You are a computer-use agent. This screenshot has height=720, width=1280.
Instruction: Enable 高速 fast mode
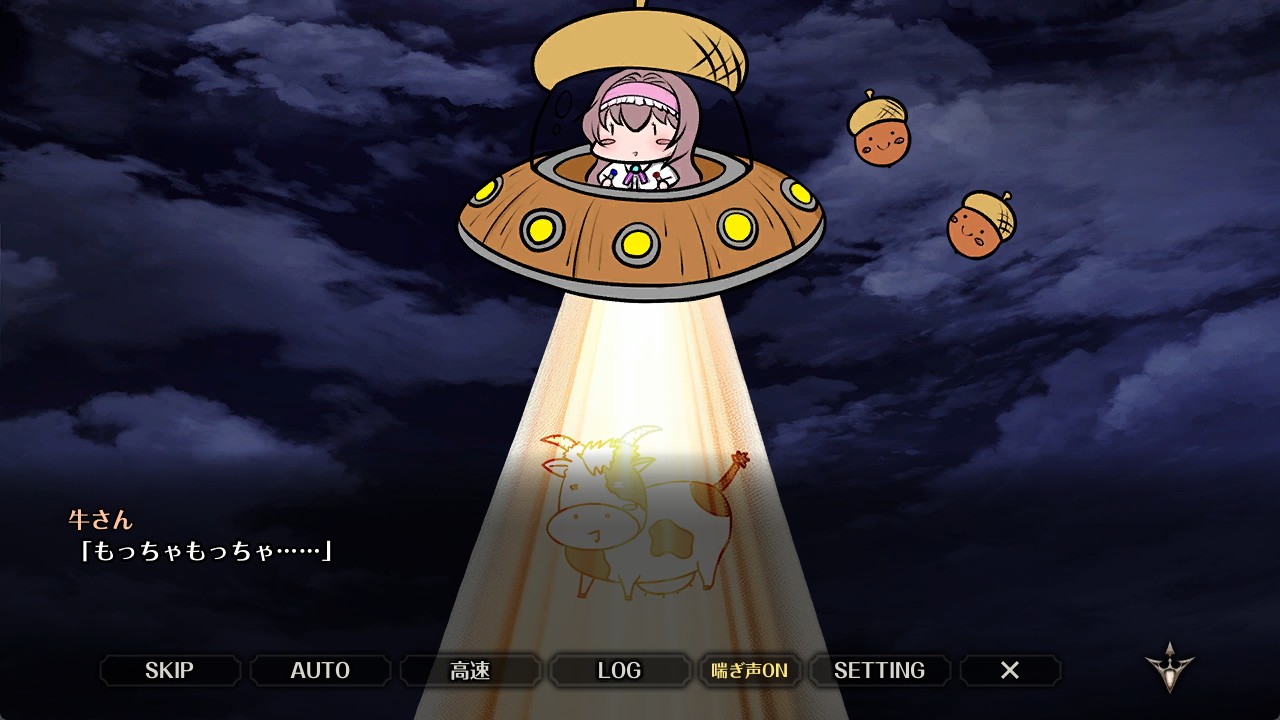pyautogui.click(x=470, y=670)
